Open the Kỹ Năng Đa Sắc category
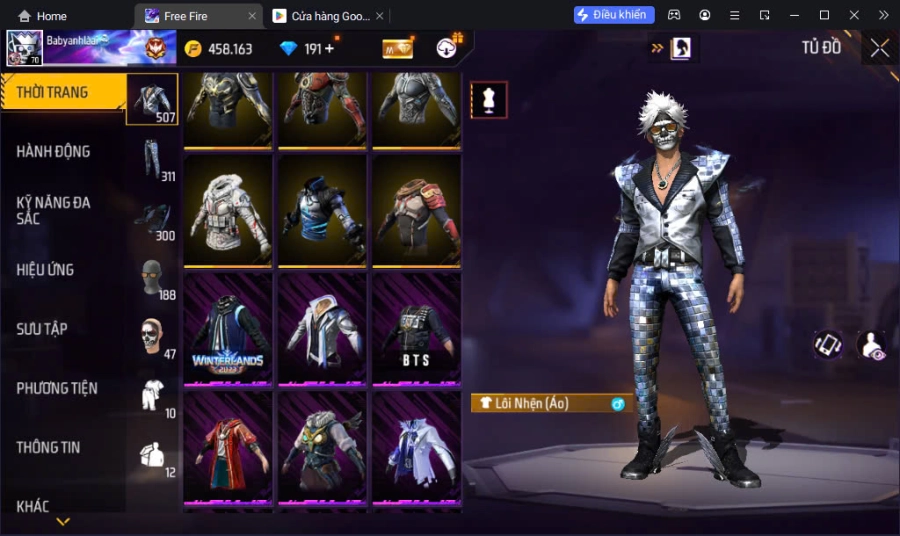 [x=53, y=210]
